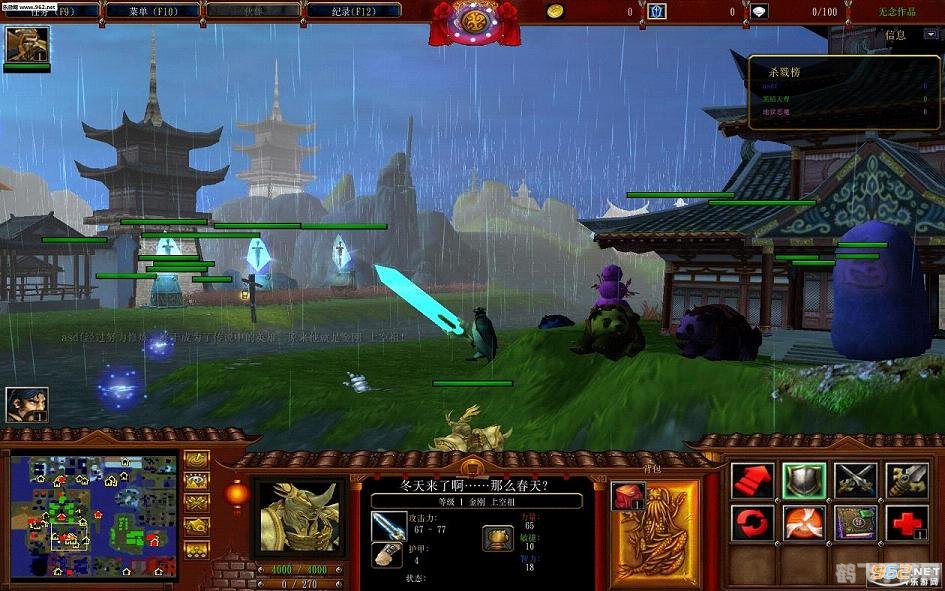The image size is (945, 591).
Task: Open the 纪录 (F12) log
Action: pyautogui.click(x=352, y=10)
